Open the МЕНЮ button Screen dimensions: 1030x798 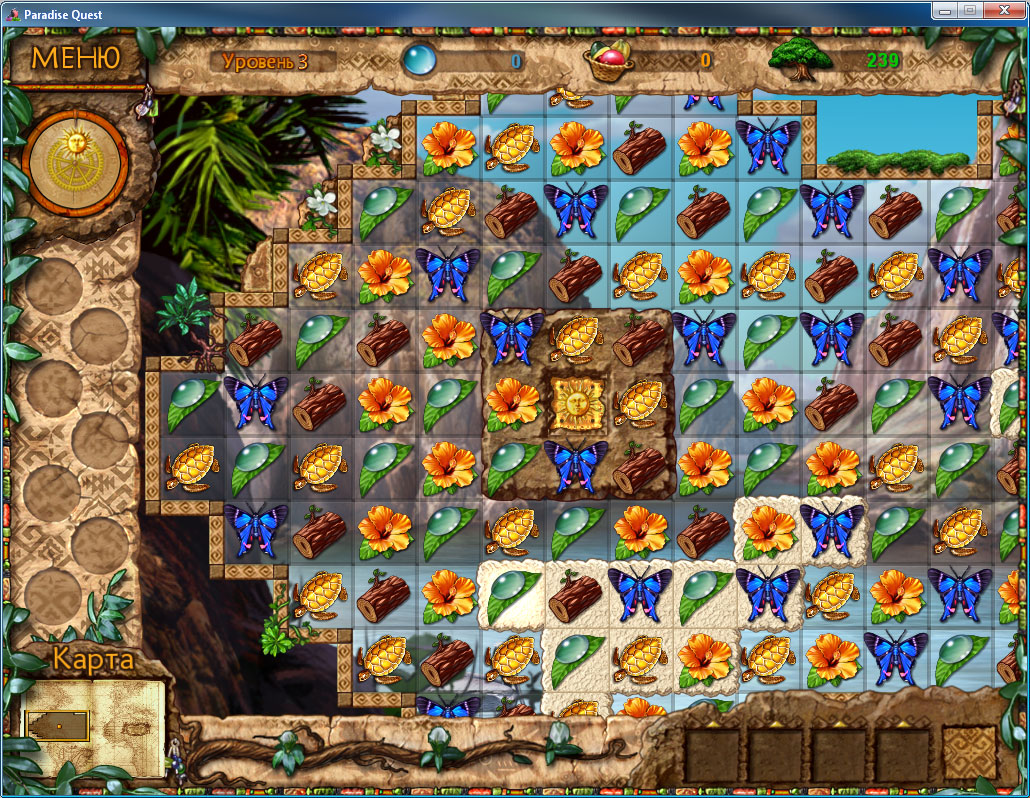point(75,57)
